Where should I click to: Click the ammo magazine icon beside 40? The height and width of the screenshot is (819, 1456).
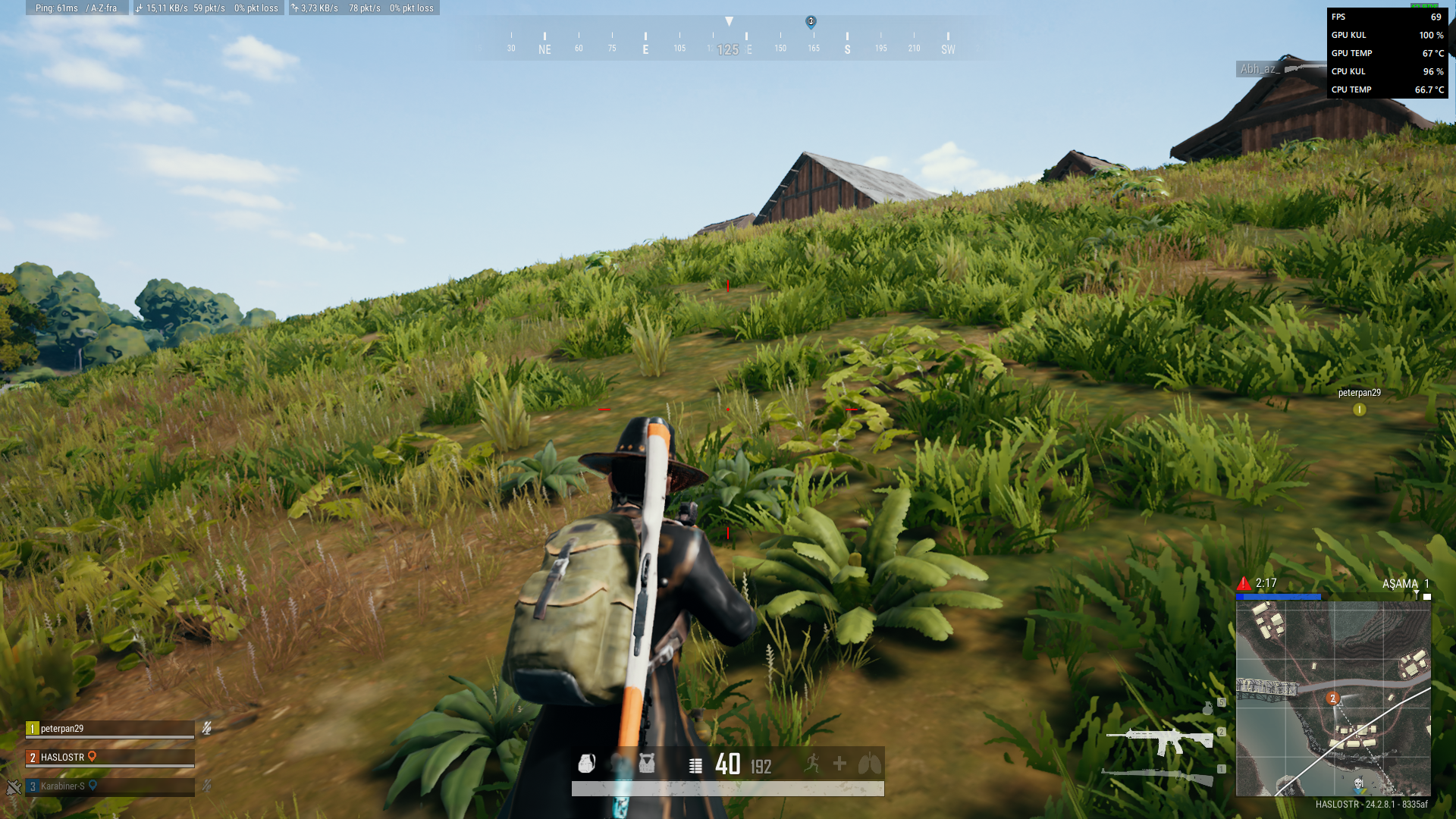[x=696, y=764]
